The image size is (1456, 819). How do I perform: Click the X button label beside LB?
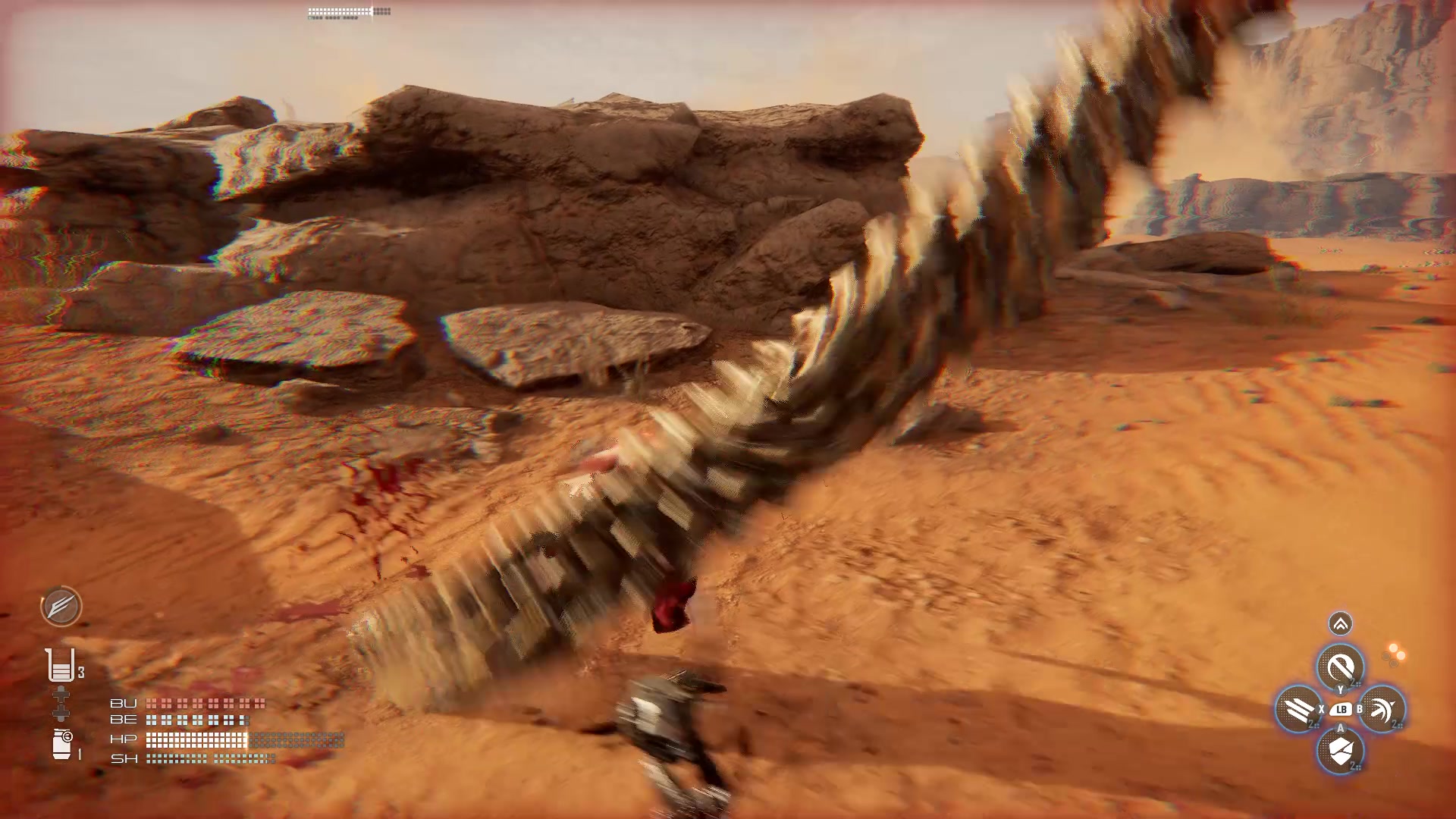(x=1322, y=710)
